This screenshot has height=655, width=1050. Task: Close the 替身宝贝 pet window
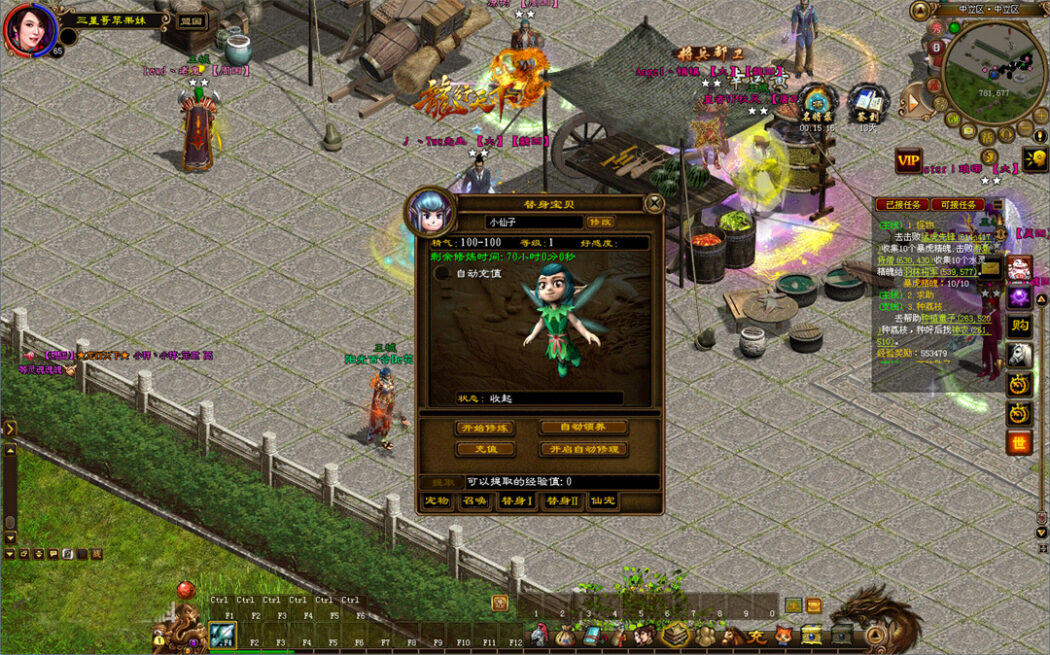click(x=654, y=203)
